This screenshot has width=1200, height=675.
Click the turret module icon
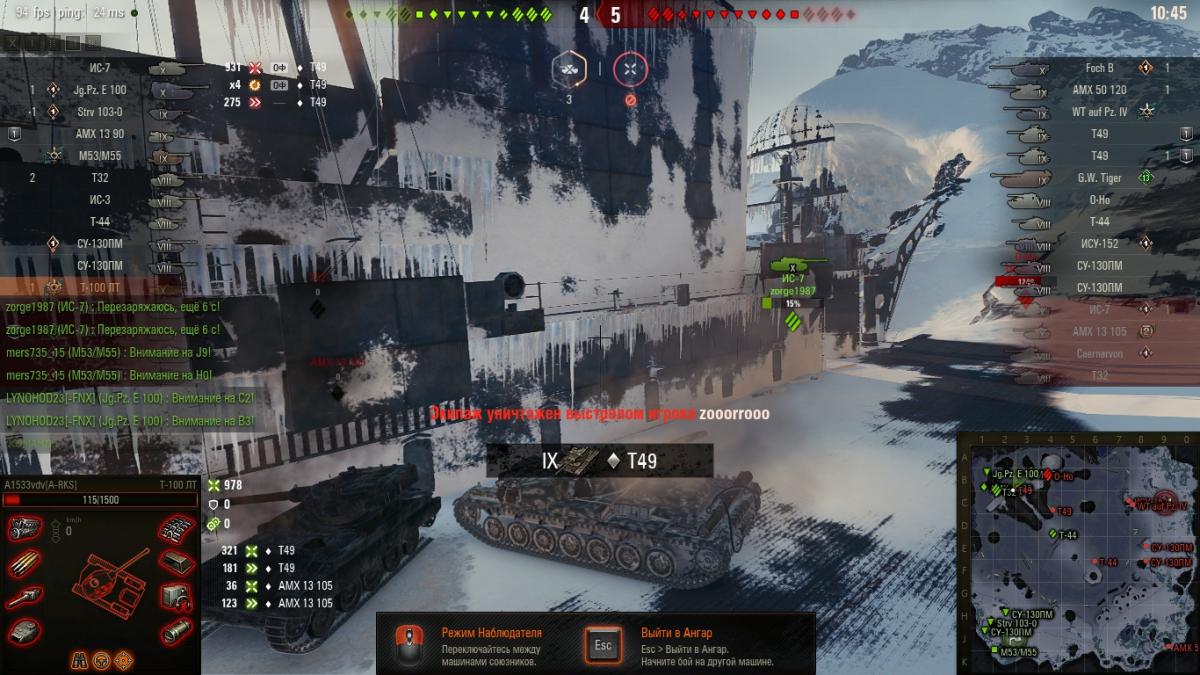pyautogui.click(x=24, y=631)
